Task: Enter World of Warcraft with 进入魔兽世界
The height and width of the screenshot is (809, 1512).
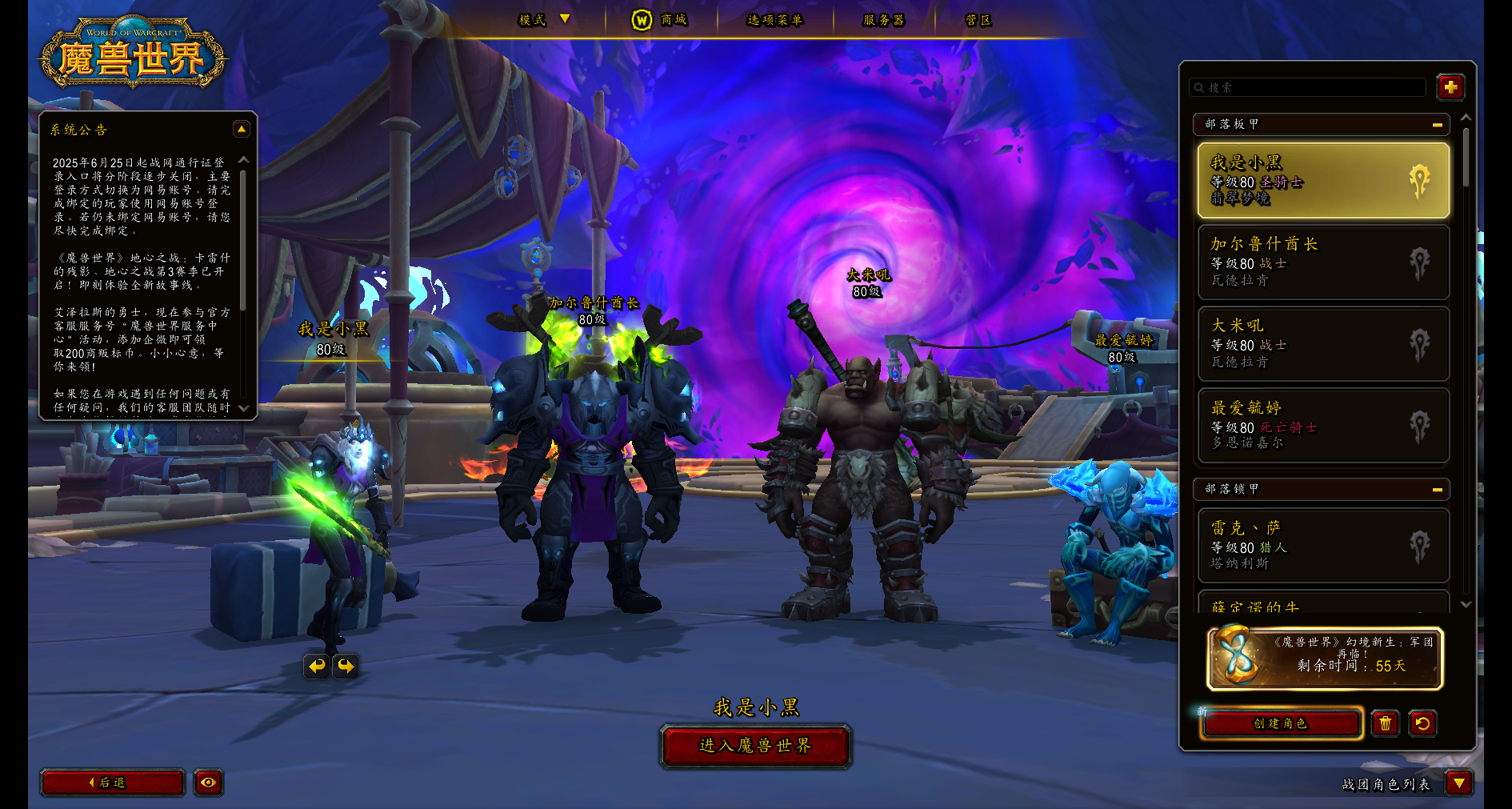Action: tap(755, 746)
